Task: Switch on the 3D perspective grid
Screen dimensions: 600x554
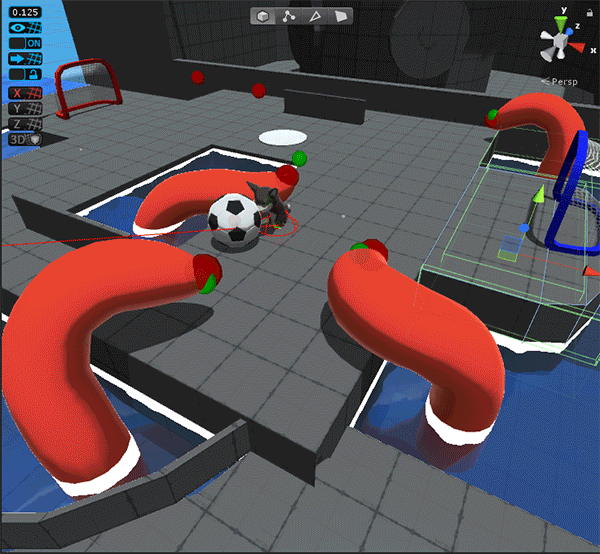Action: click(x=25, y=140)
